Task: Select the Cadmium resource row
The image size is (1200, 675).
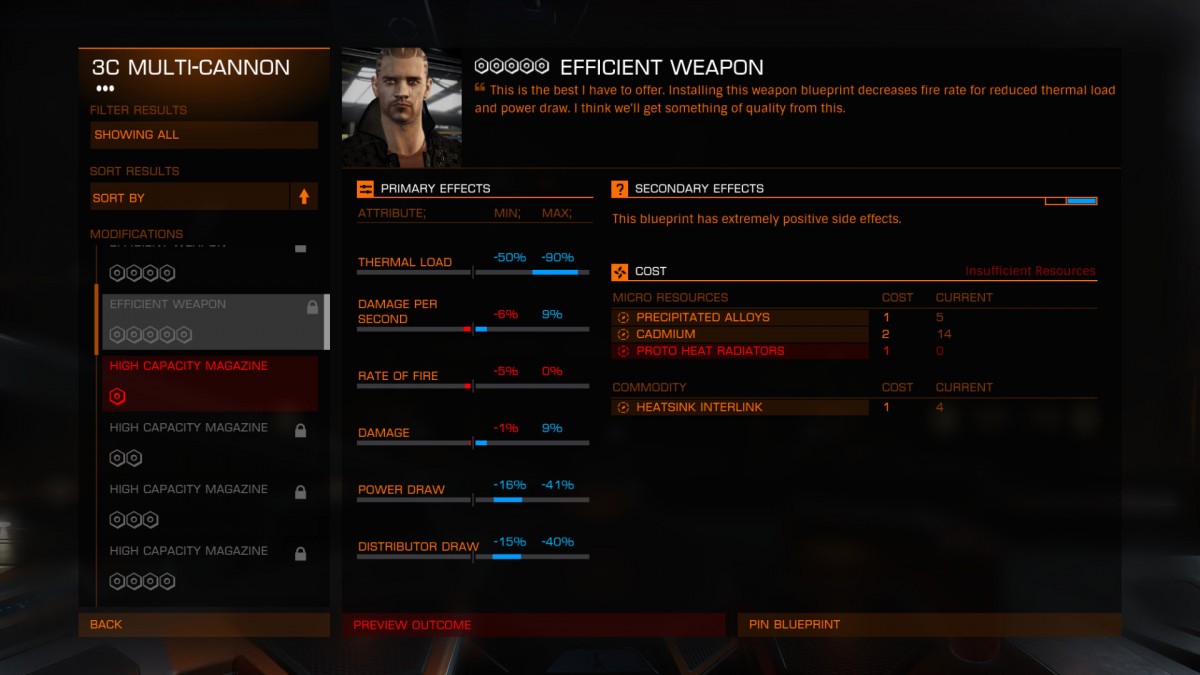Action: pyautogui.click(x=740, y=334)
